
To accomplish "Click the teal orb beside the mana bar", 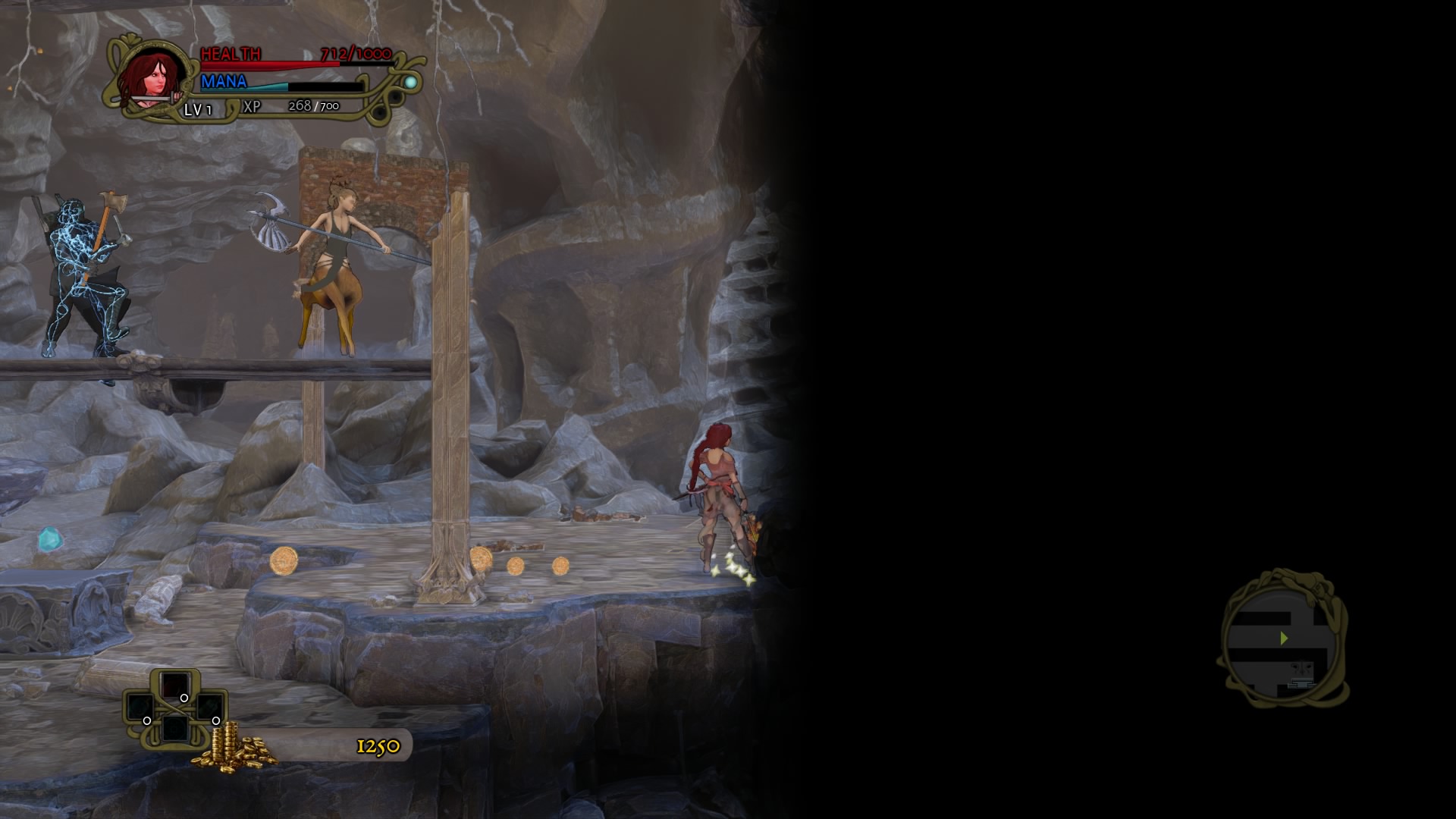I will point(410,82).
